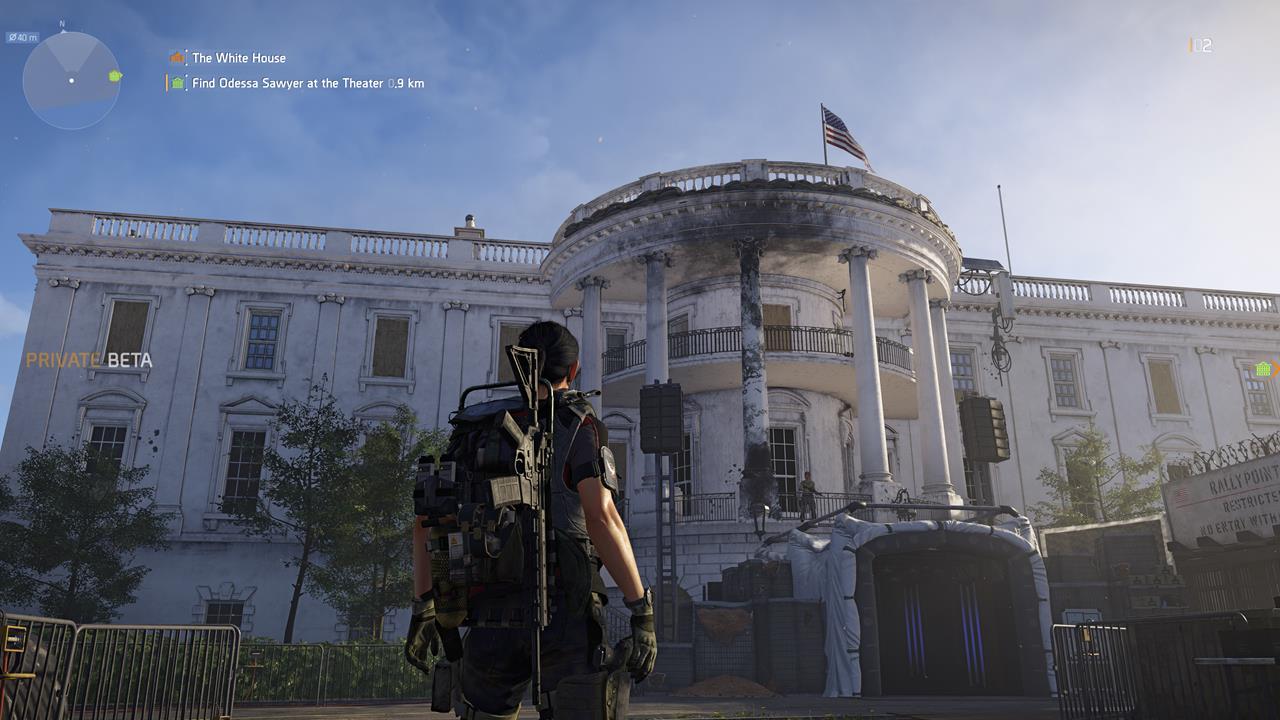The width and height of the screenshot is (1280, 720).
Task: Click the armor counter reading 02
Action: pos(1203,43)
